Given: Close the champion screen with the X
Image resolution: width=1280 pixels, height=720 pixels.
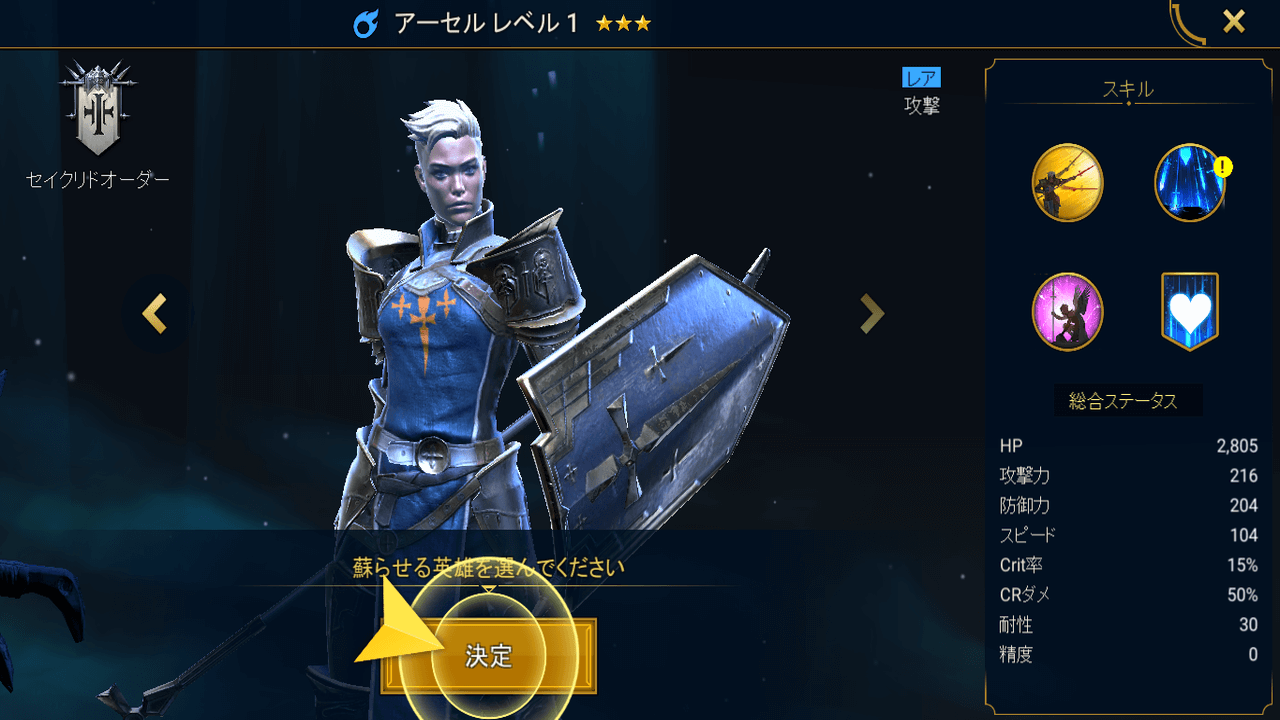Looking at the screenshot, I should pyautogui.click(x=1235, y=21).
